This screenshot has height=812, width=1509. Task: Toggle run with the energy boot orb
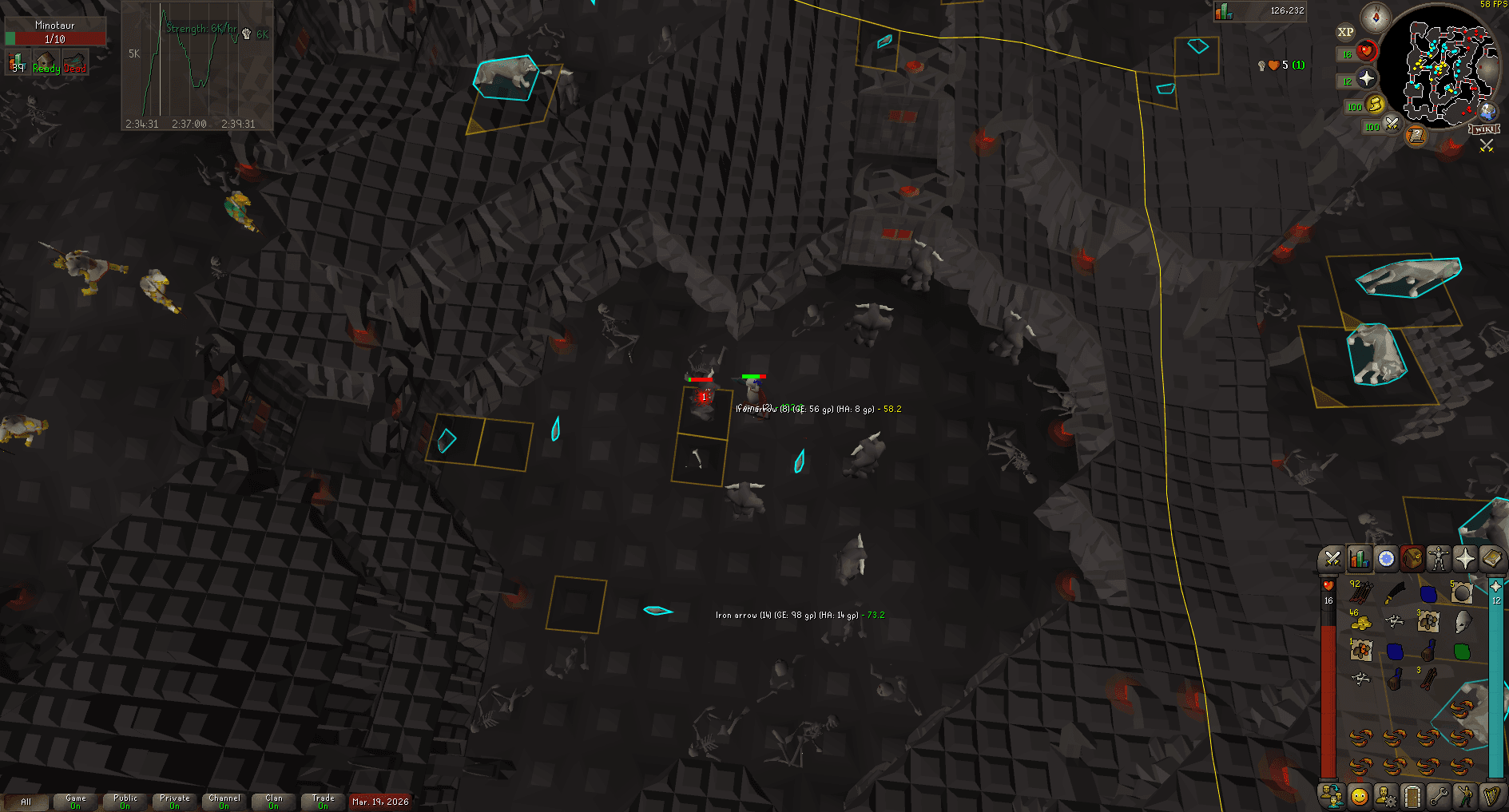click(x=1375, y=105)
